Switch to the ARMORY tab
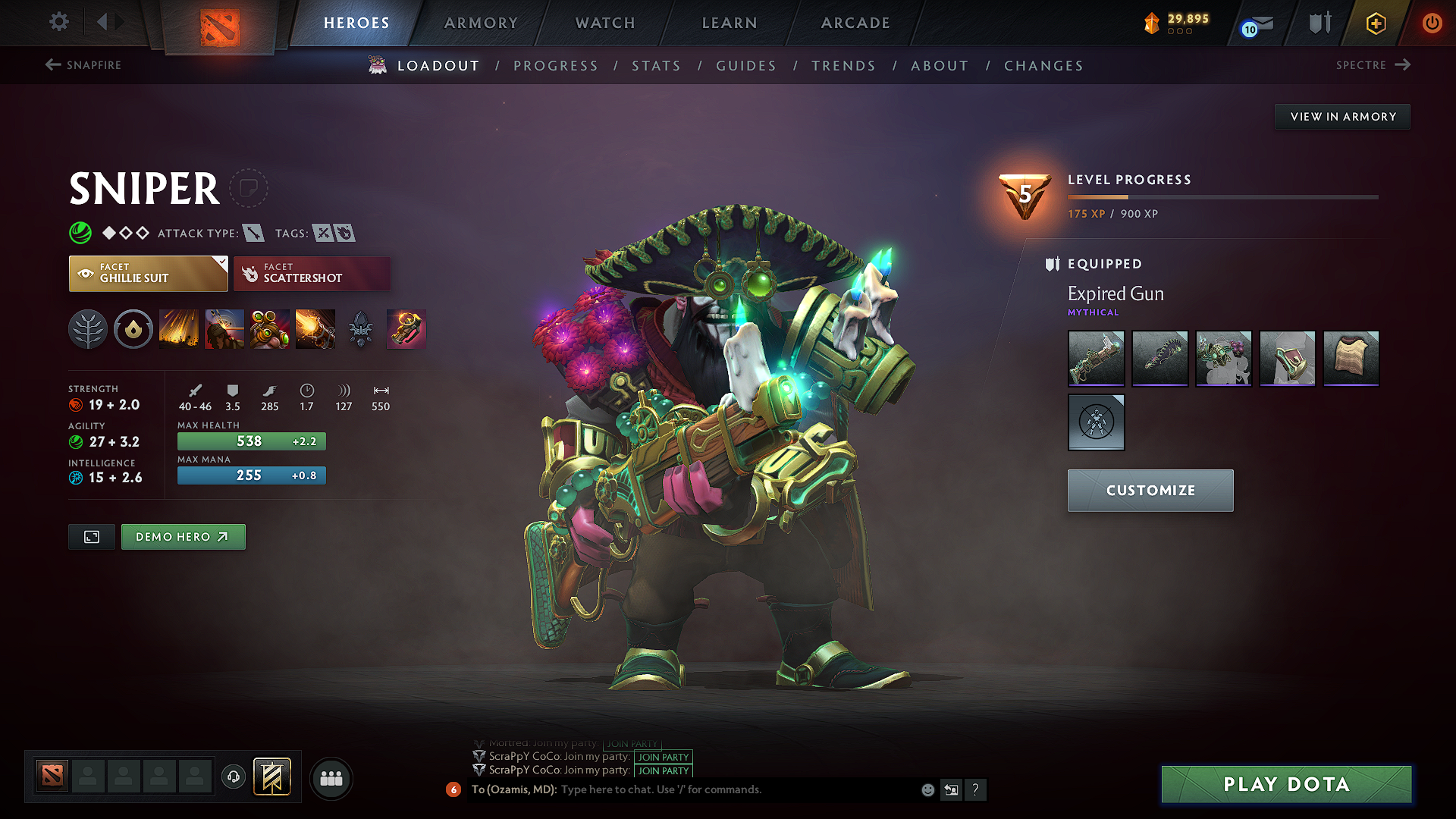This screenshot has width=1456, height=819. click(x=480, y=23)
